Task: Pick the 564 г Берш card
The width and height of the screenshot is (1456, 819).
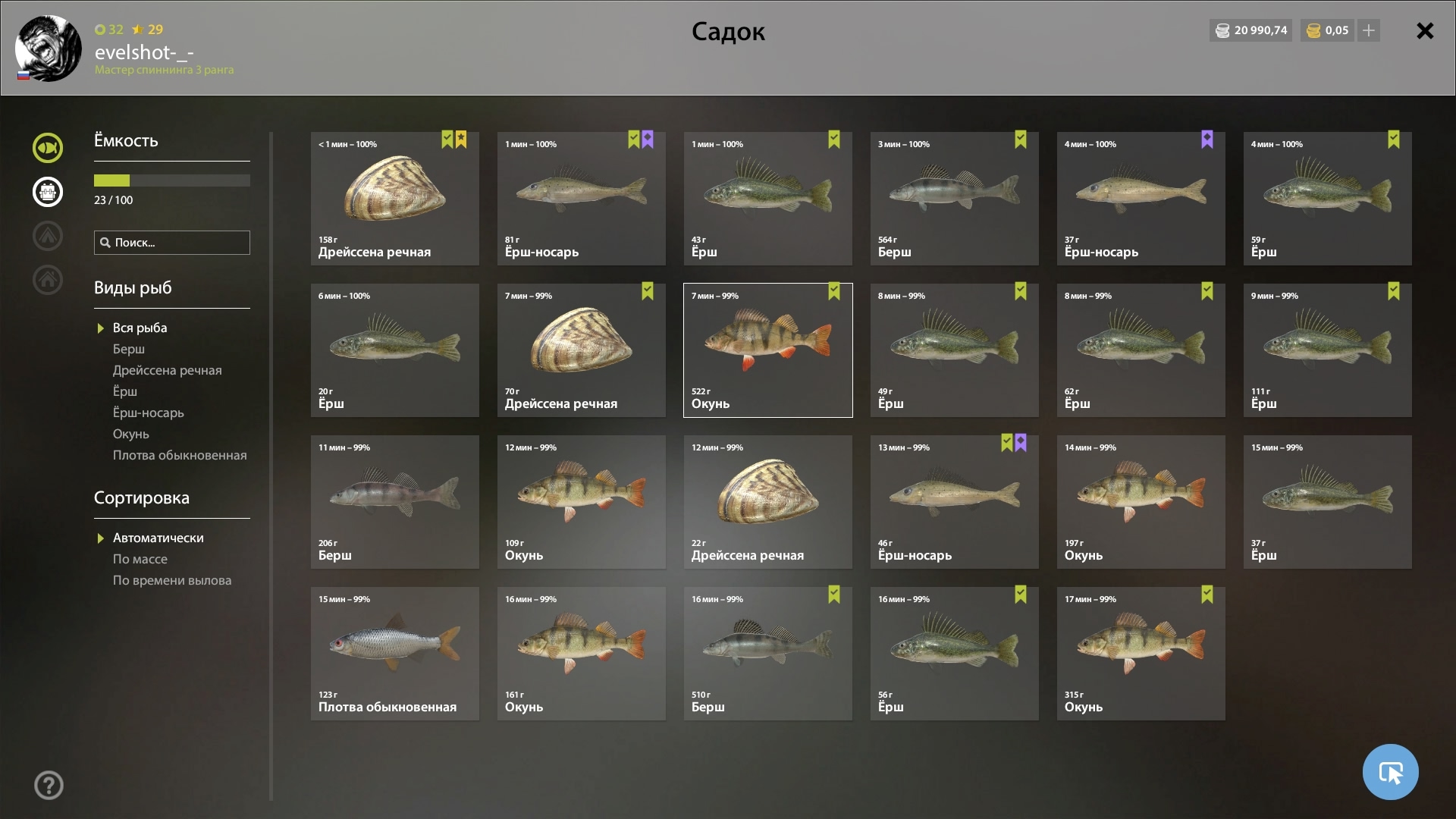Action: [954, 199]
